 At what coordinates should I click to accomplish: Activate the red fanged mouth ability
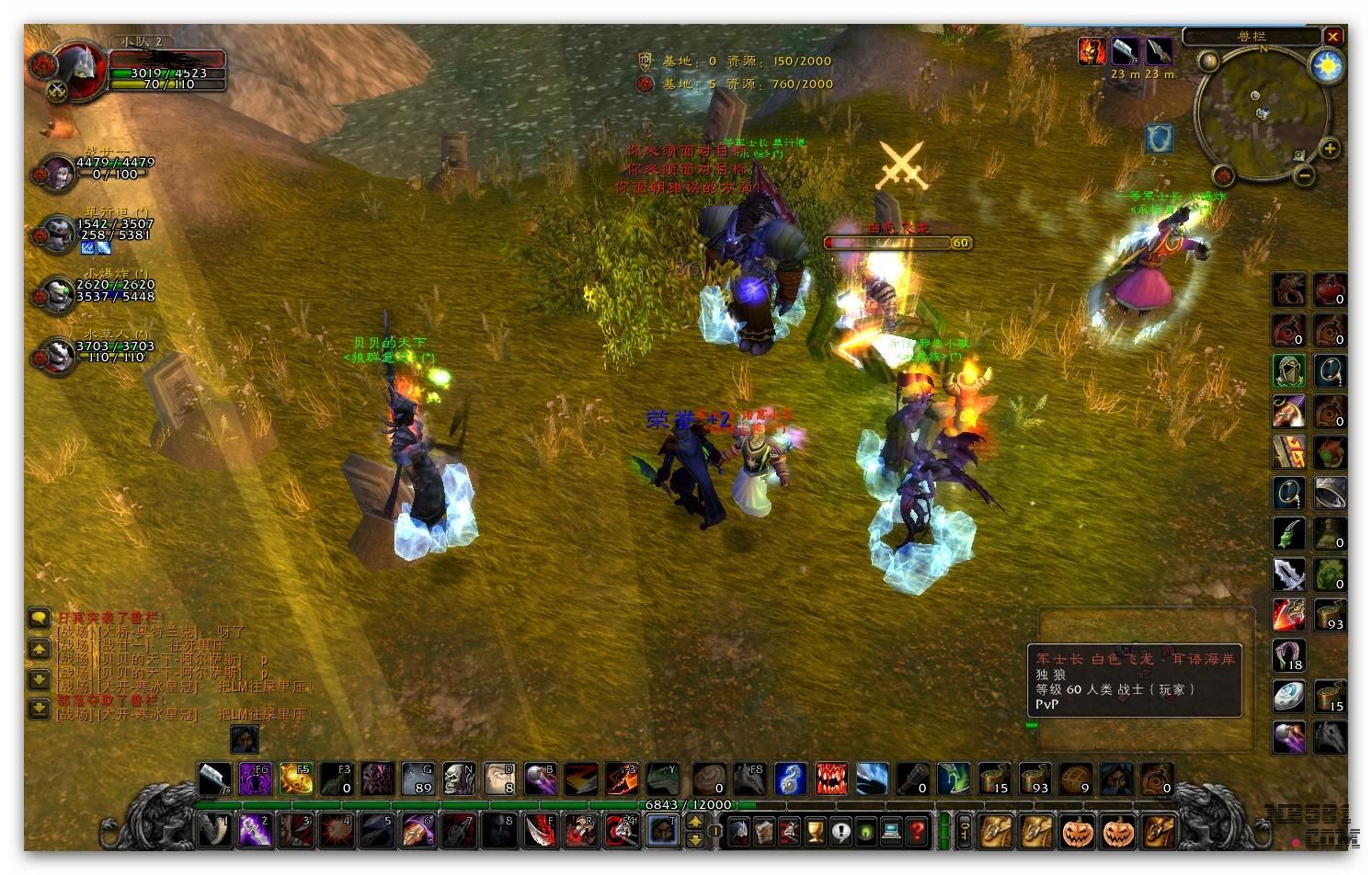[831, 779]
